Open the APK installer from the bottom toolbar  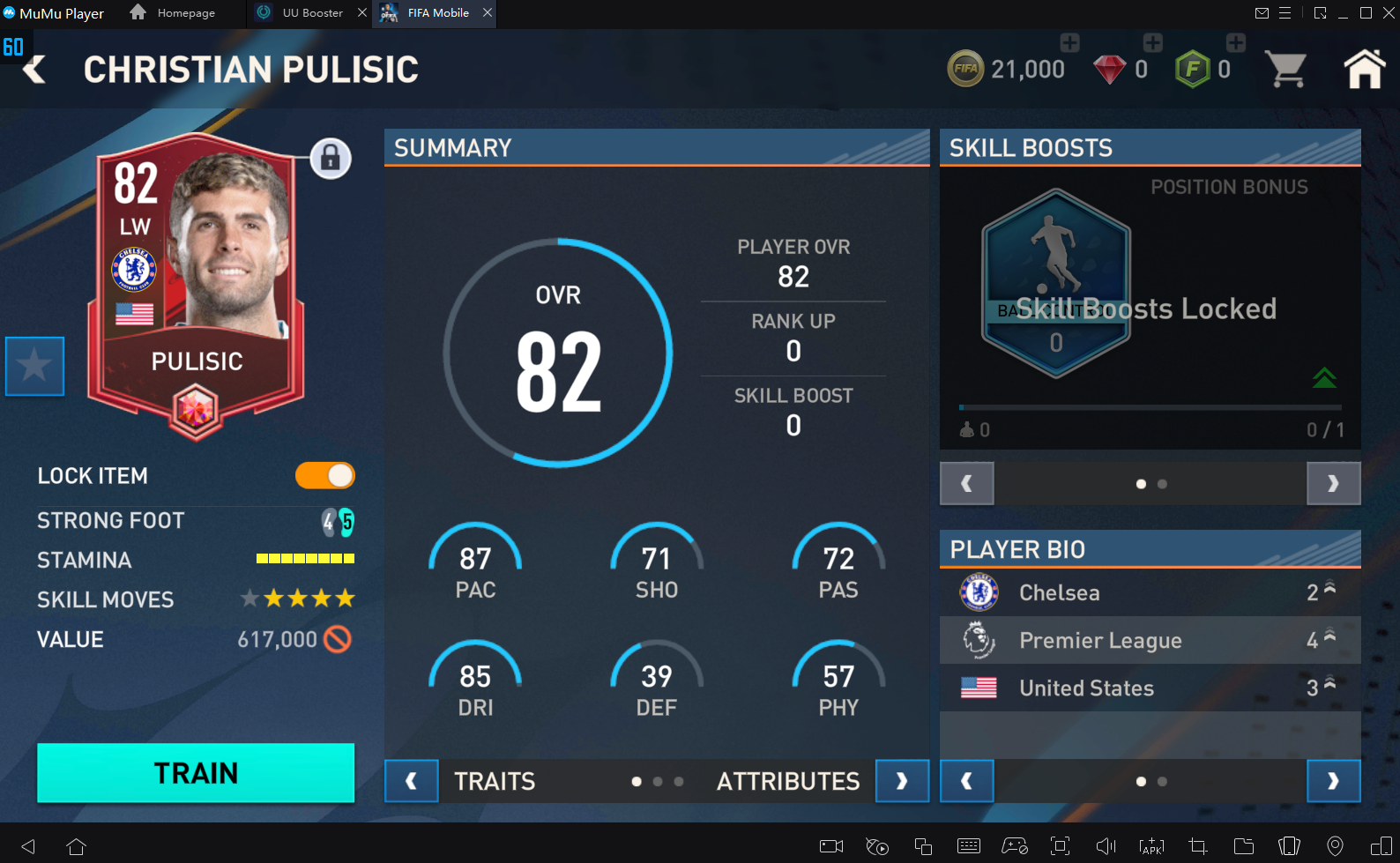tap(1151, 846)
